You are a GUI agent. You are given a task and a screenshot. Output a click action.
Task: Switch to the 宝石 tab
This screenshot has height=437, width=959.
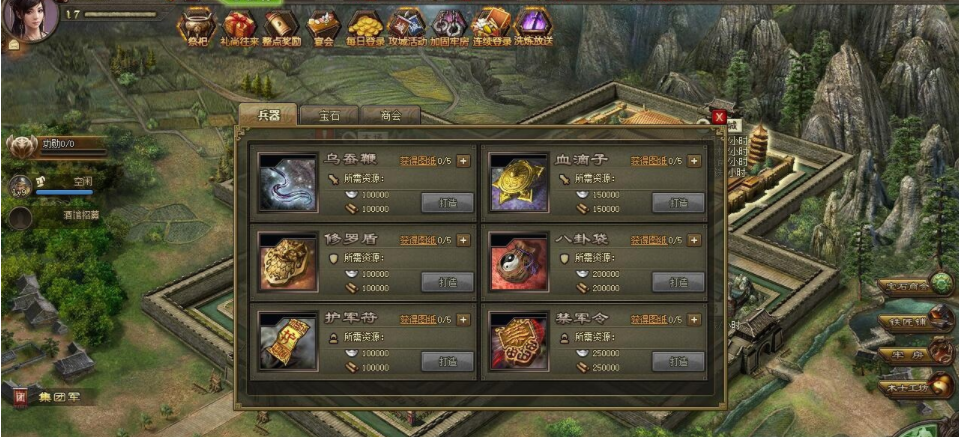point(329,115)
